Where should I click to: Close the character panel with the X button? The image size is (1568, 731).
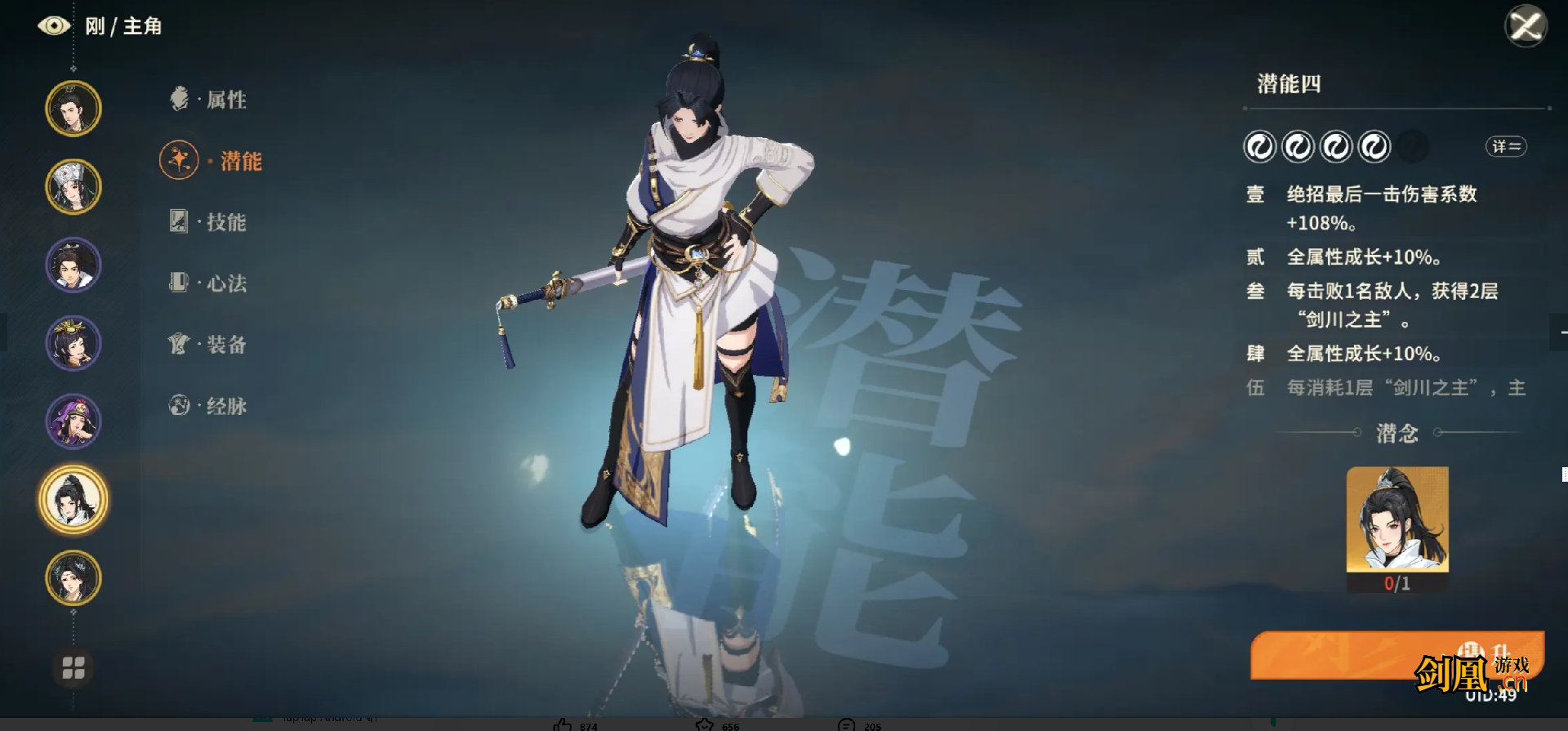click(1525, 26)
